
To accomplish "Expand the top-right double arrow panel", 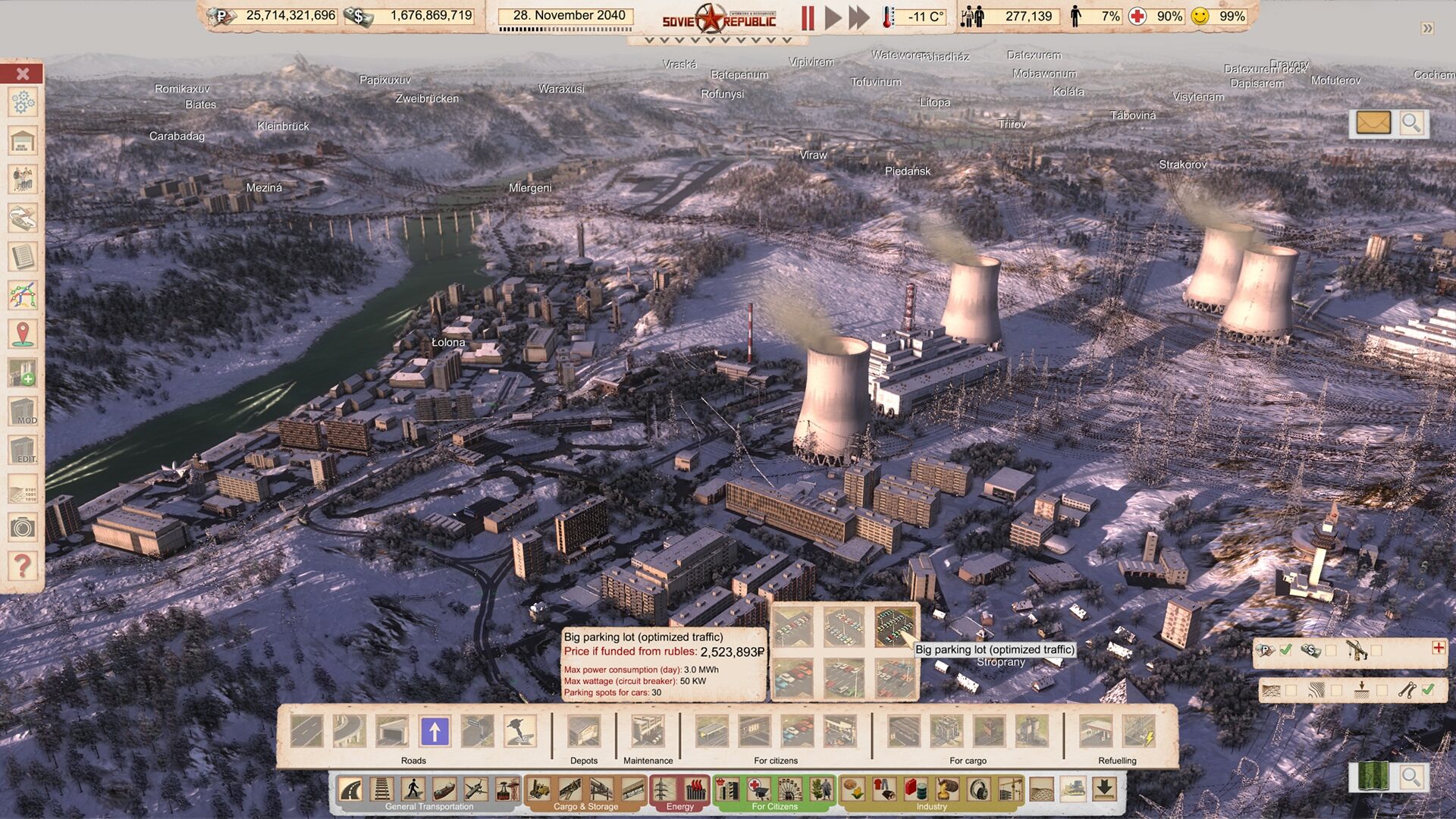I will pyautogui.click(x=1428, y=28).
